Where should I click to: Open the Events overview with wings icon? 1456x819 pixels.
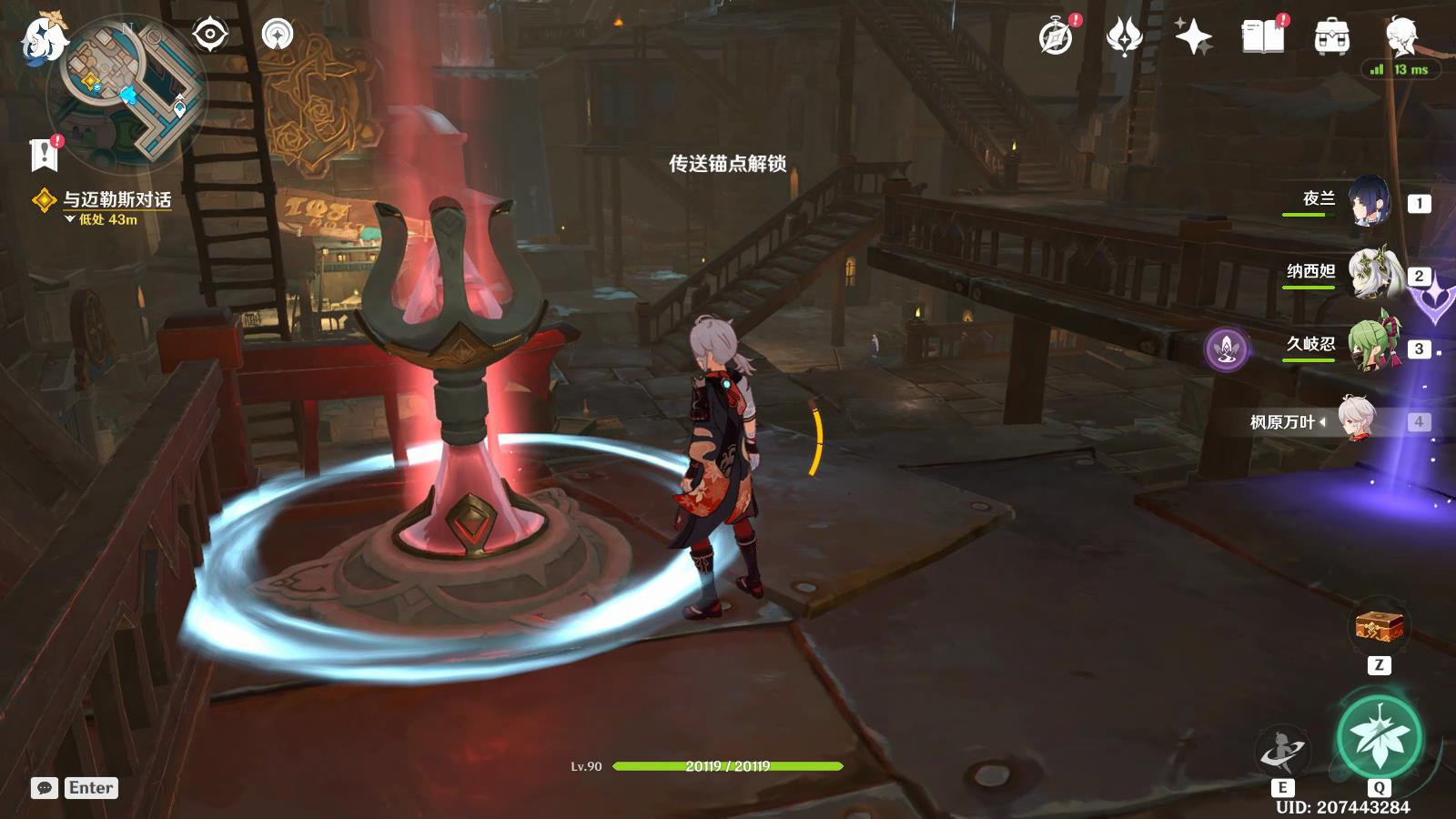(1126, 36)
